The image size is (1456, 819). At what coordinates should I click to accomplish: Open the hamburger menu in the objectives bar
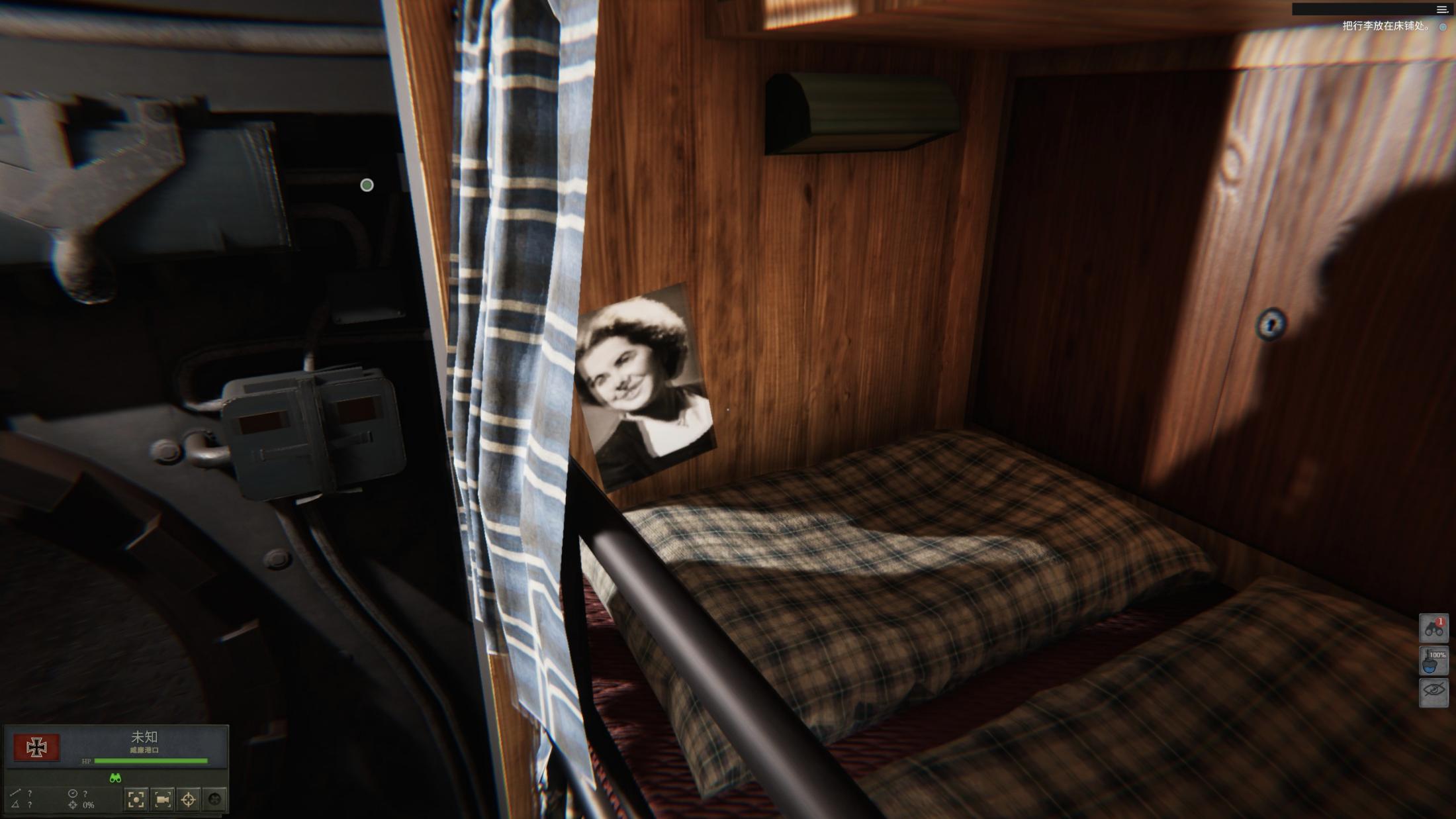1442,9
